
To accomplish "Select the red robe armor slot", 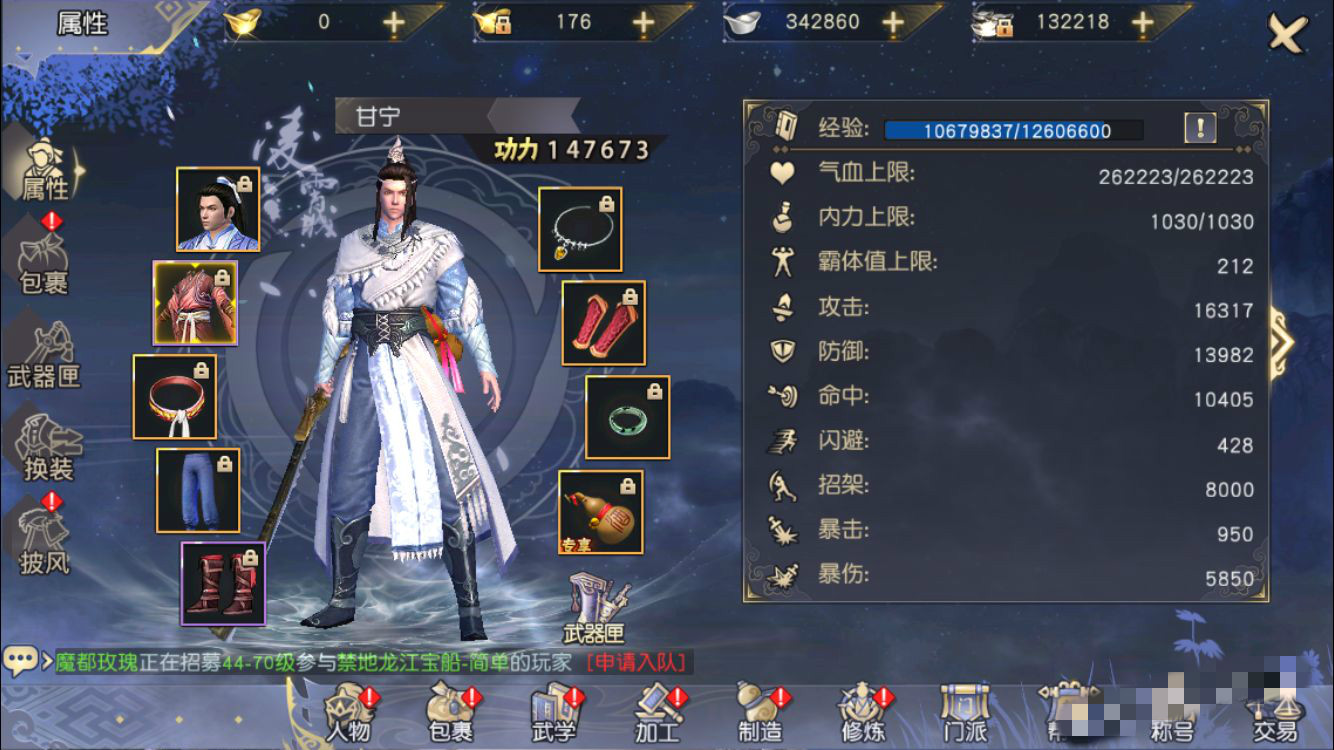I will tap(195, 303).
